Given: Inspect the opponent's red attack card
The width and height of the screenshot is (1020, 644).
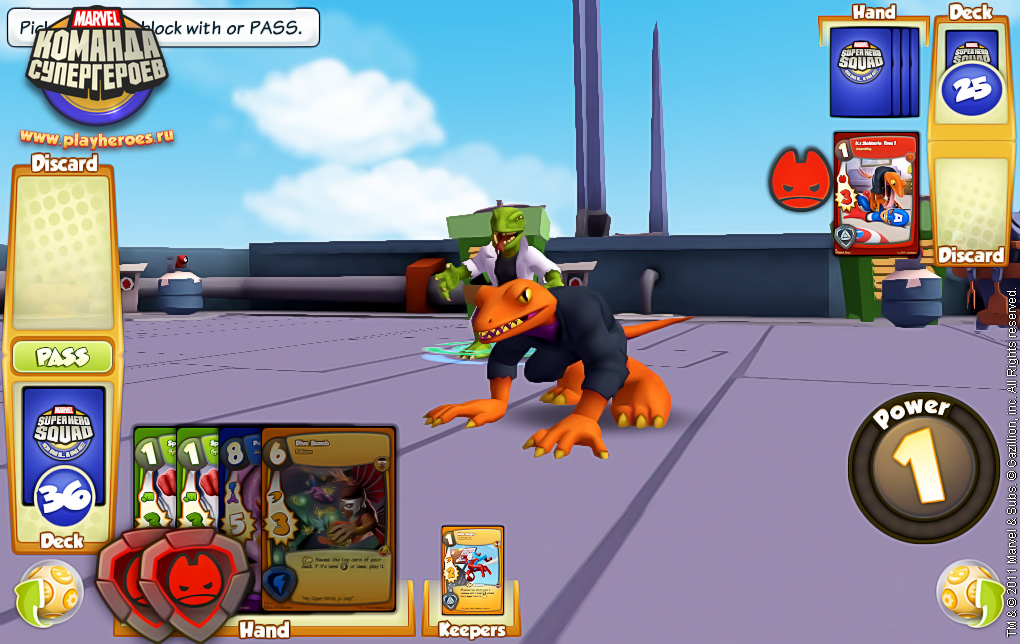Looking at the screenshot, I should (876, 193).
